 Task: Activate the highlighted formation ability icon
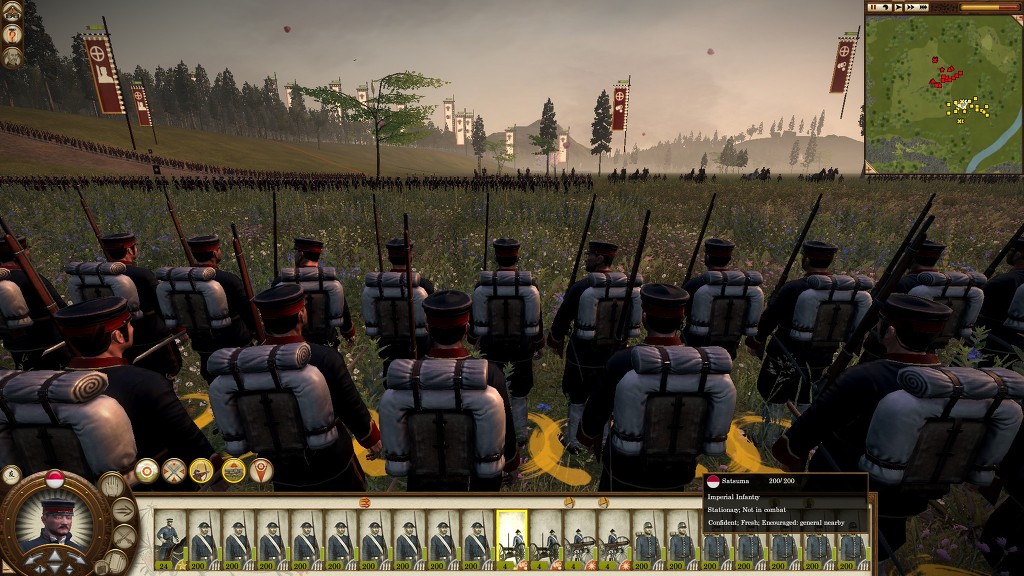click(233, 470)
